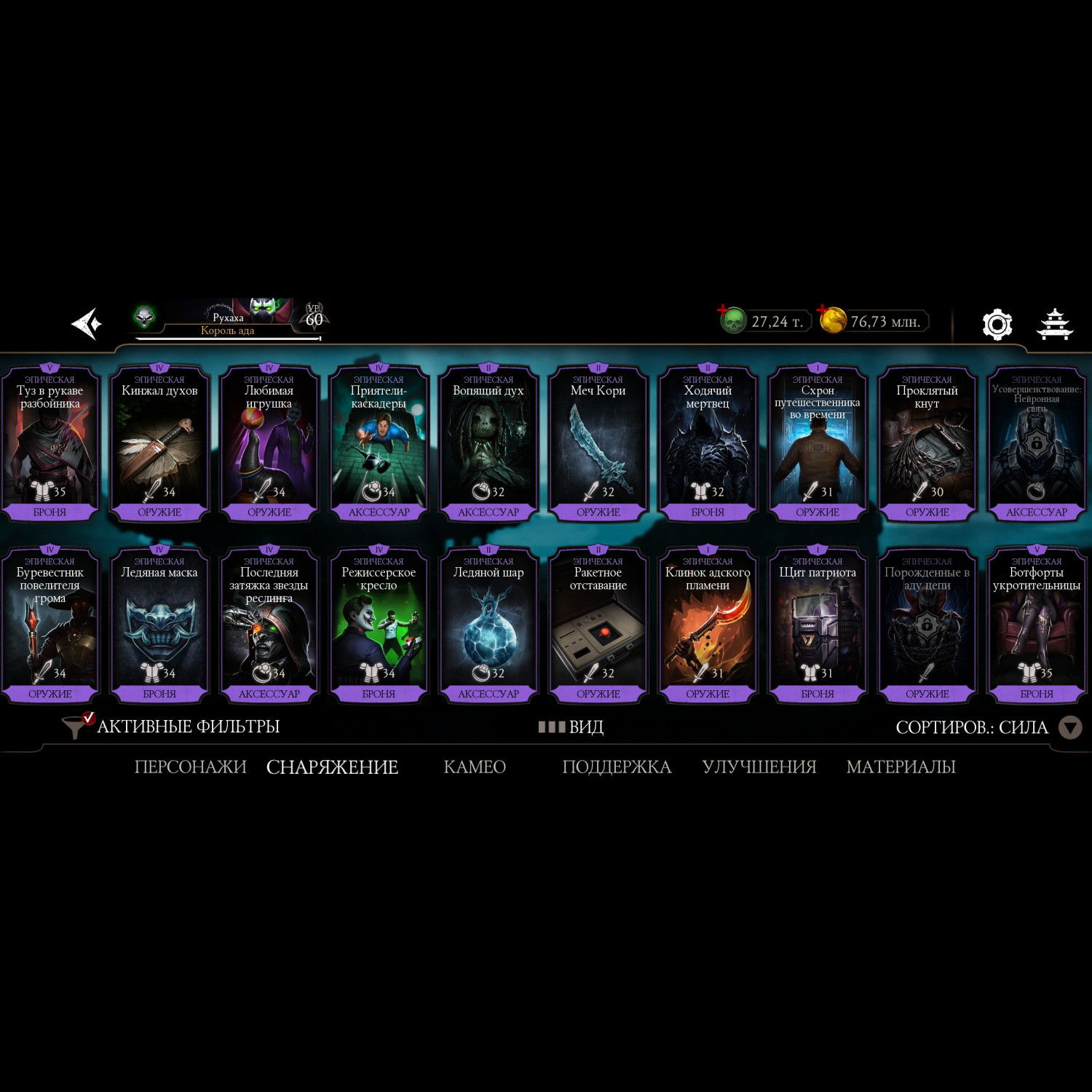Image resolution: width=1092 pixels, height=1092 pixels.
Task: Open the ПОДДЕРЖКА tab
Action: pos(617,767)
